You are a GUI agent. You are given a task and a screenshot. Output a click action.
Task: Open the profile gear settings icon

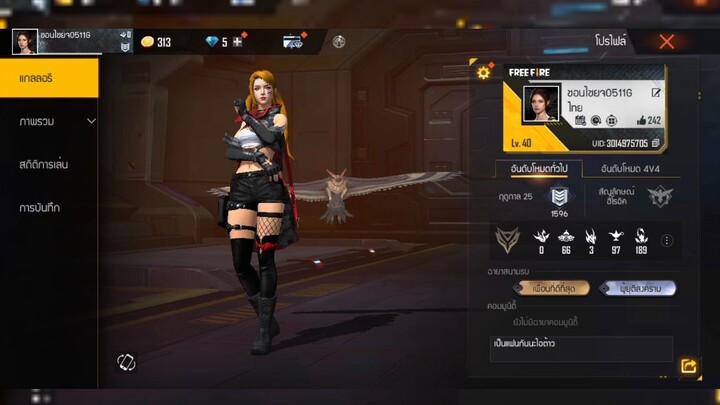pos(484,72)
